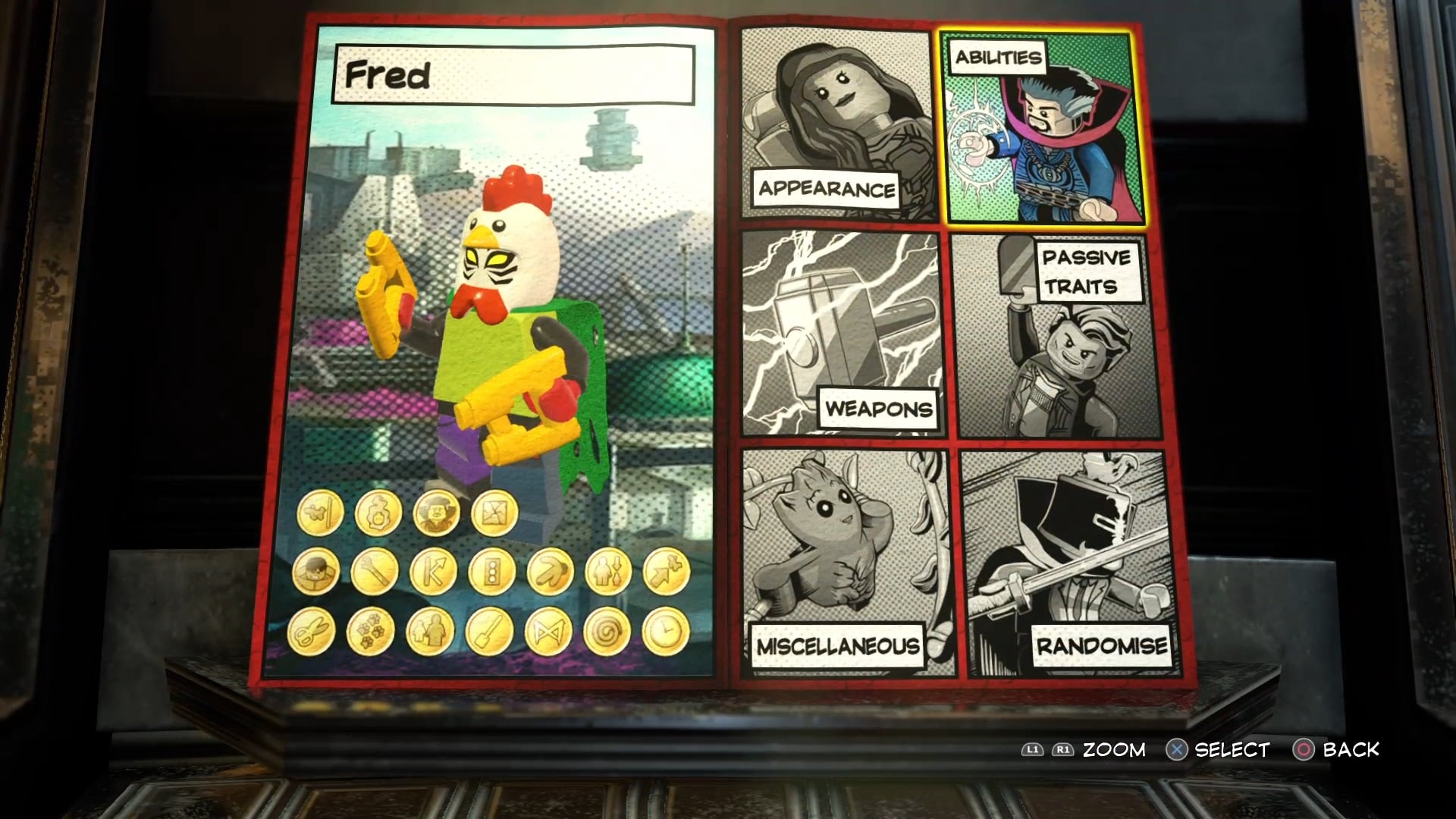
Task: Choose the paw prints ability coin
Action: 370,632
